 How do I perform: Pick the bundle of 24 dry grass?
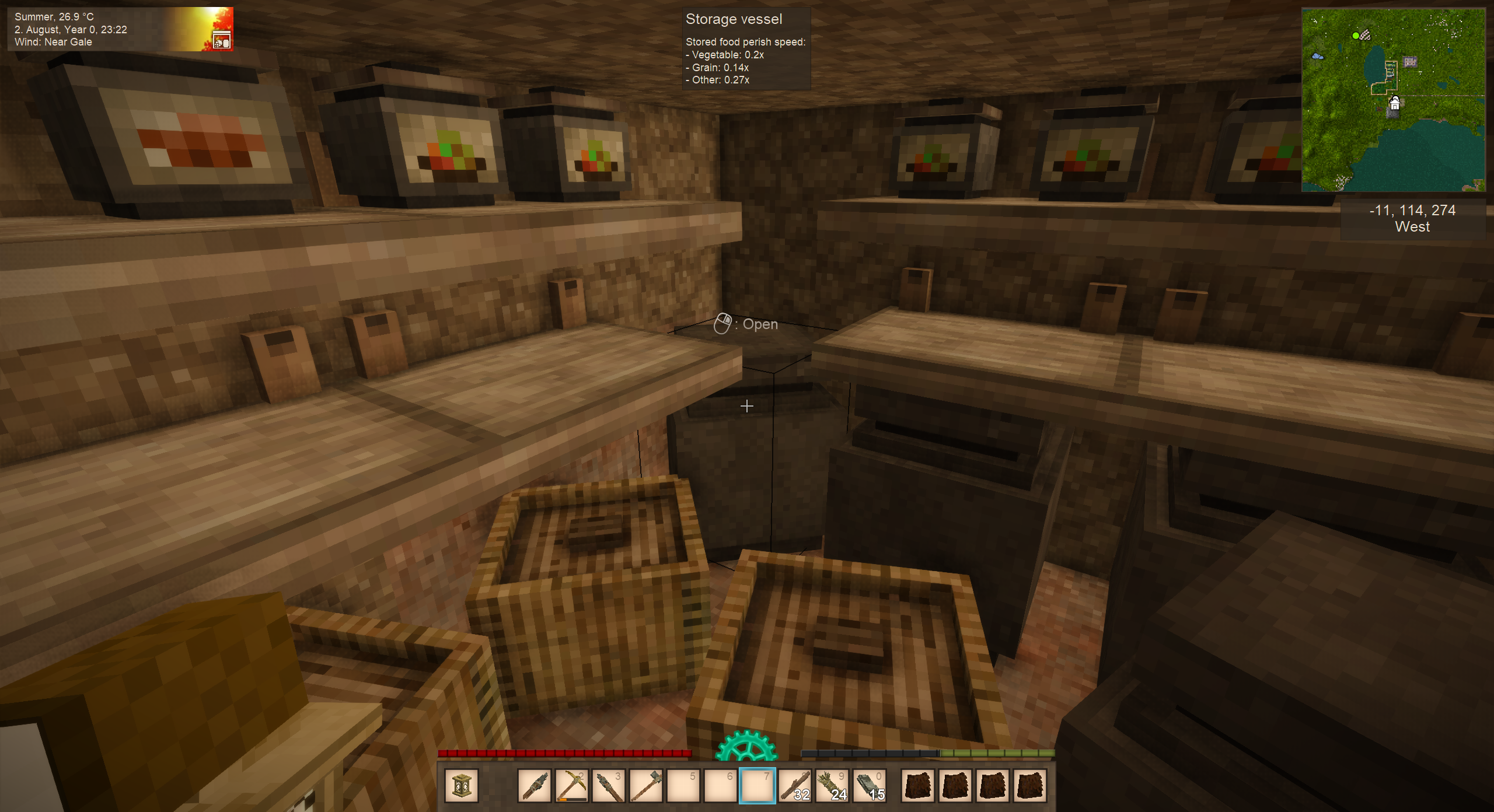pyautogui.click(x=832, y=786)
